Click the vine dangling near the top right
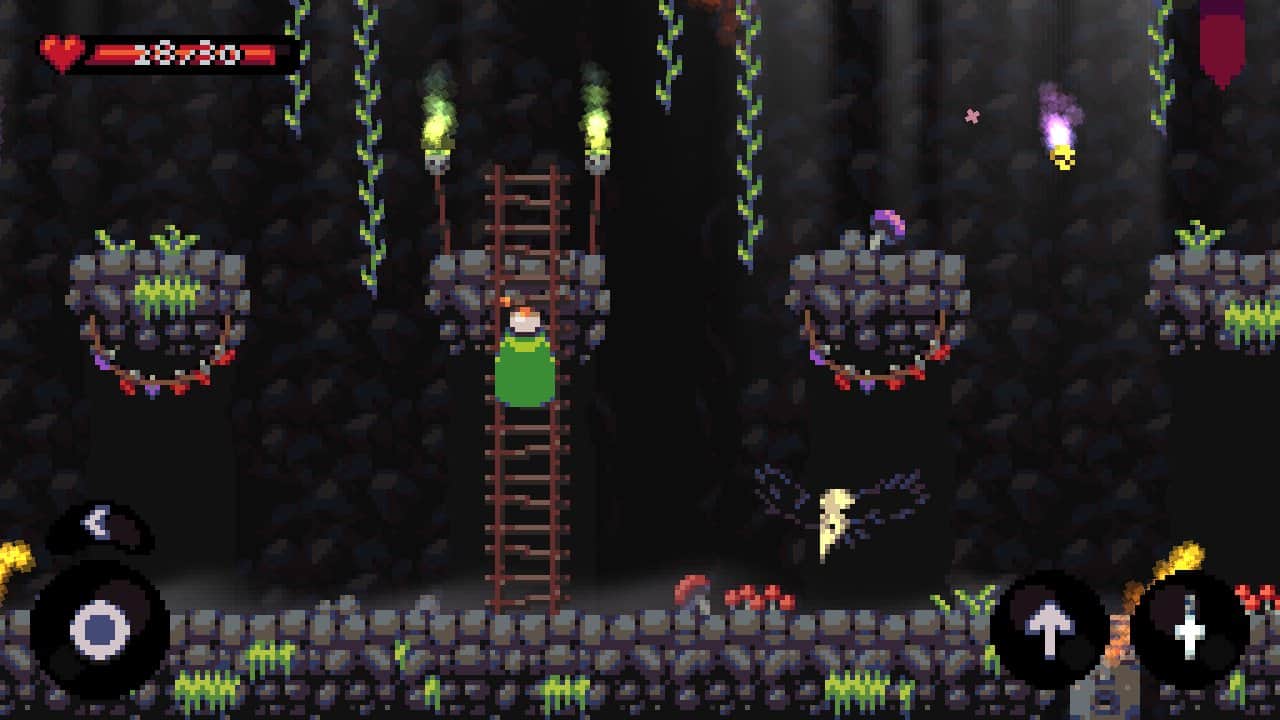The height and width of the screenshot is (720, 1280). (1158, 60)
